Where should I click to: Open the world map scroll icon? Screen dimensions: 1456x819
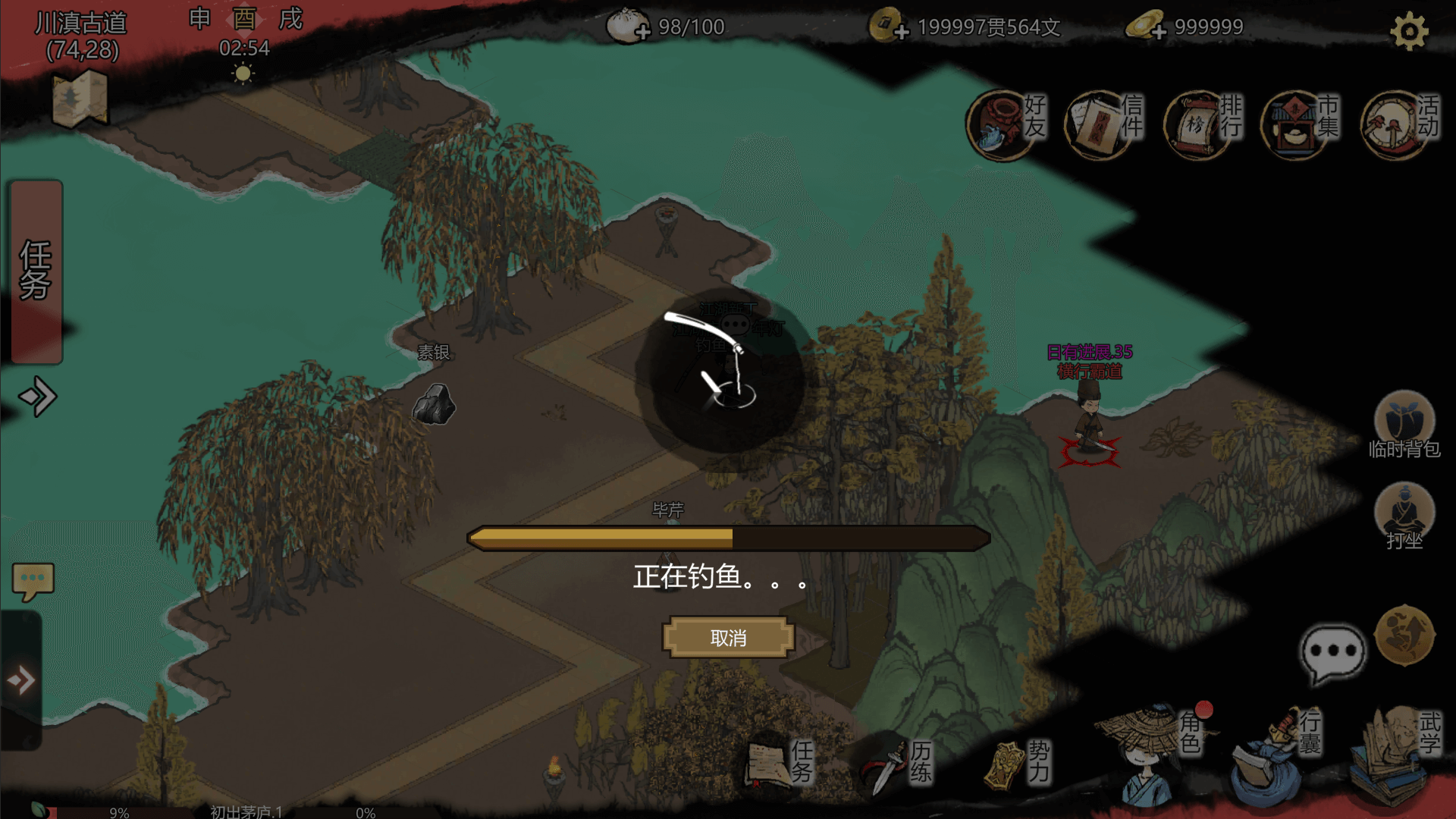click(80, 99)
